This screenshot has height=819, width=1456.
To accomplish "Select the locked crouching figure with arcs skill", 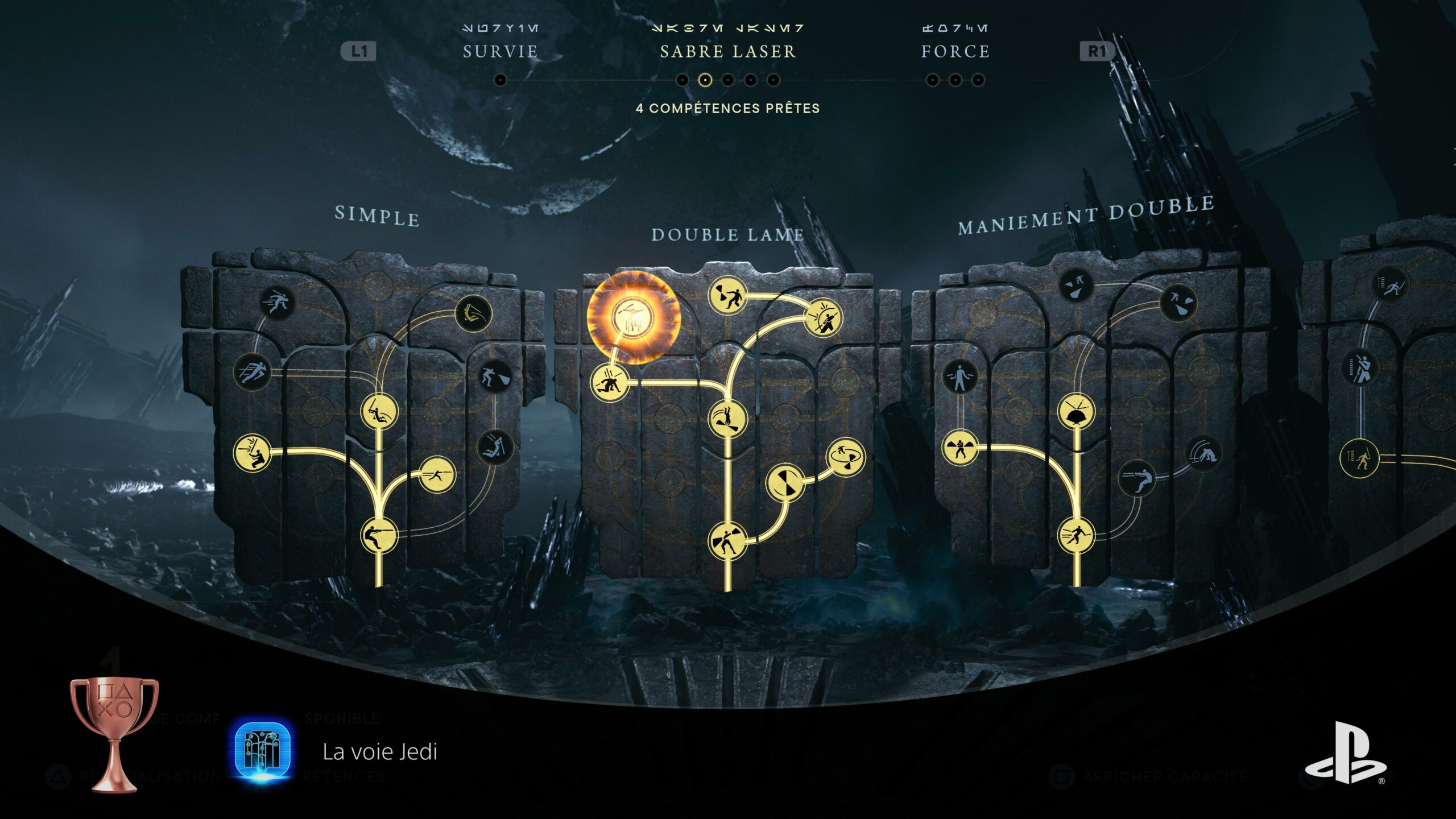I will 1203,453.
